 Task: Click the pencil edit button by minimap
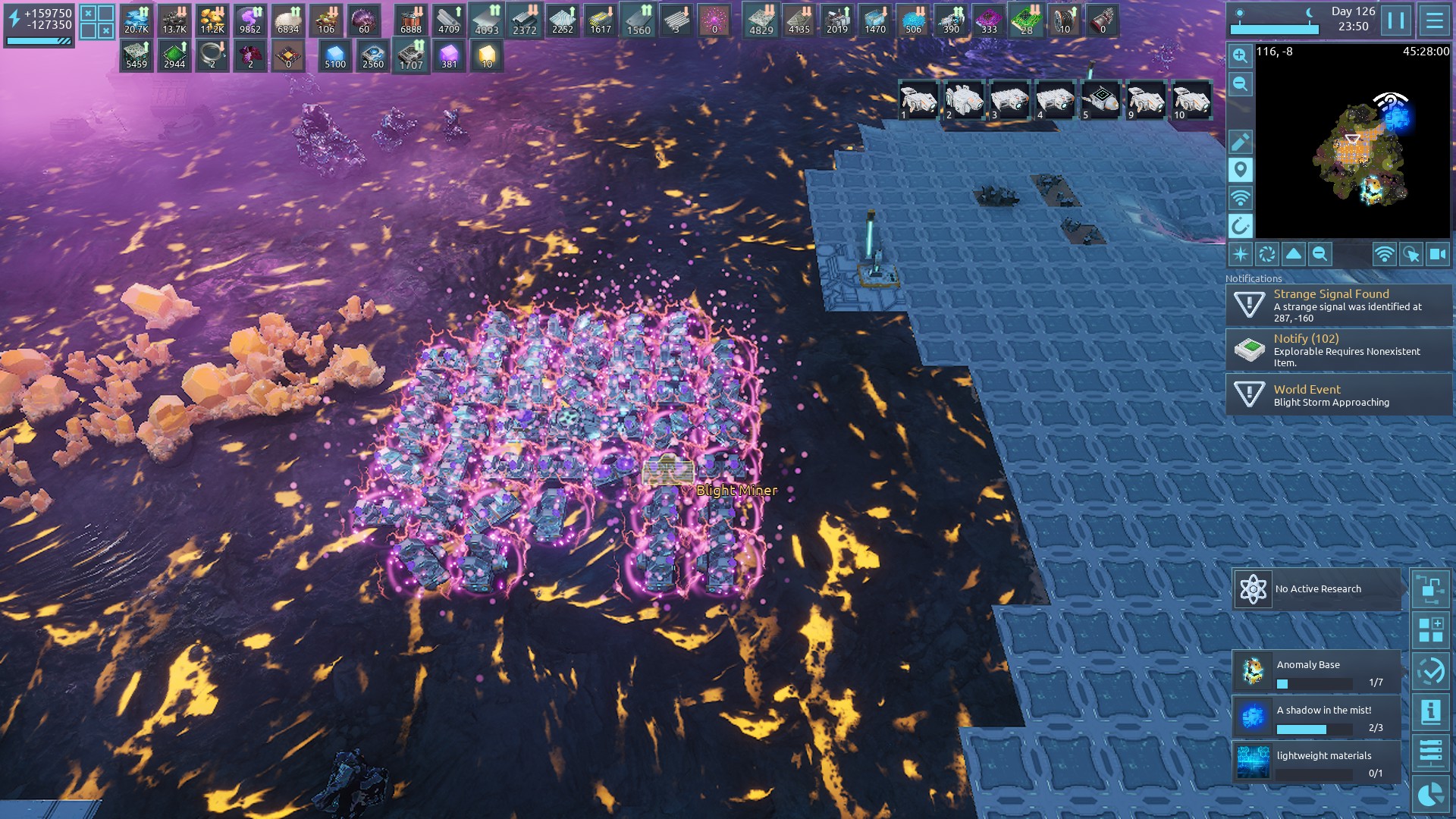click(x=1240, y=142)
